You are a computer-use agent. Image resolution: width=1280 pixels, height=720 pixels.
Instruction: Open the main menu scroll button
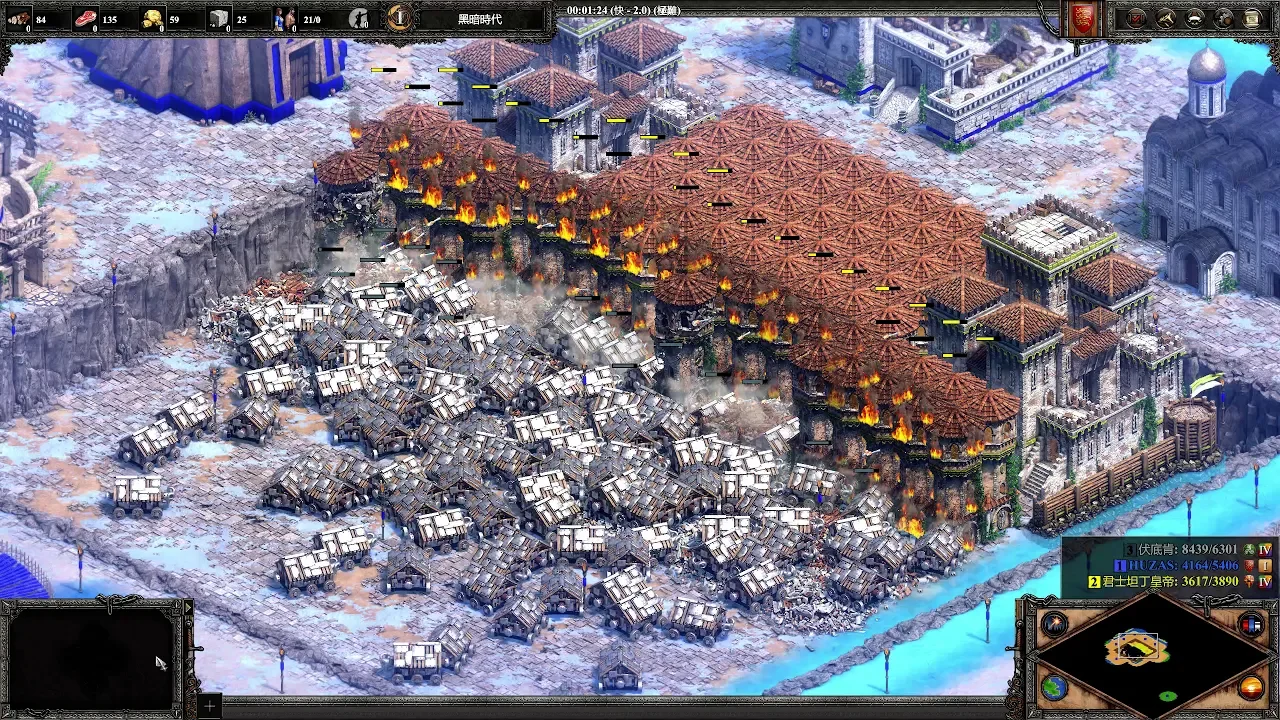(x=1253, y=18)
